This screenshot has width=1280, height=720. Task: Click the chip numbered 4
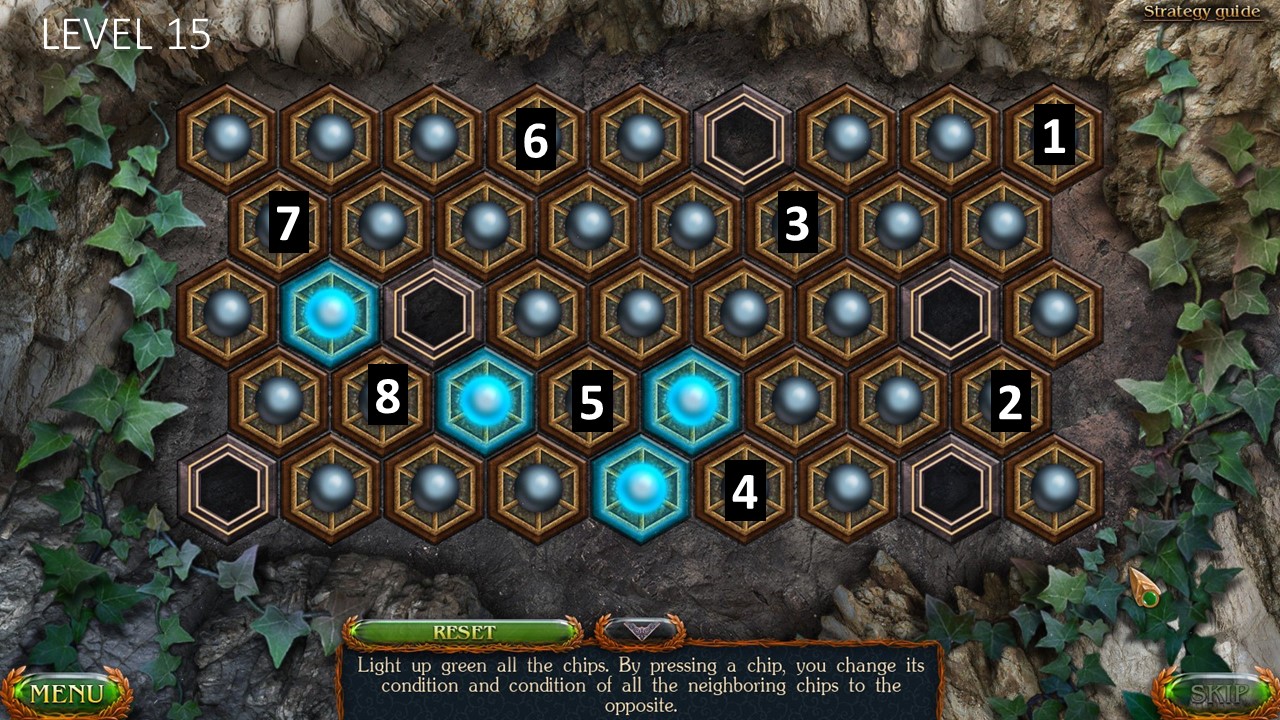click(x=744, y=489)
